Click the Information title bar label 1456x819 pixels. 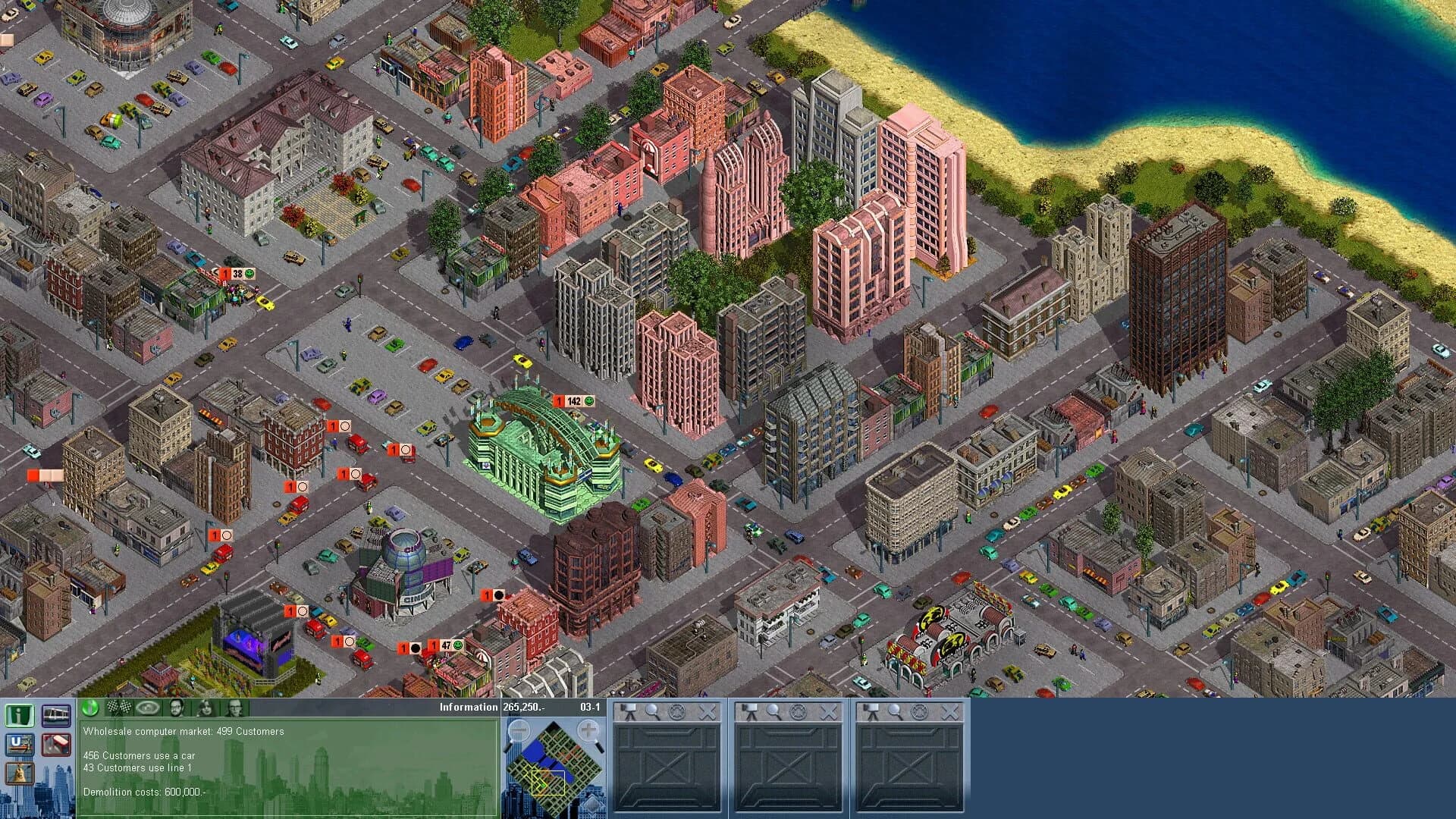click(468, 707)
